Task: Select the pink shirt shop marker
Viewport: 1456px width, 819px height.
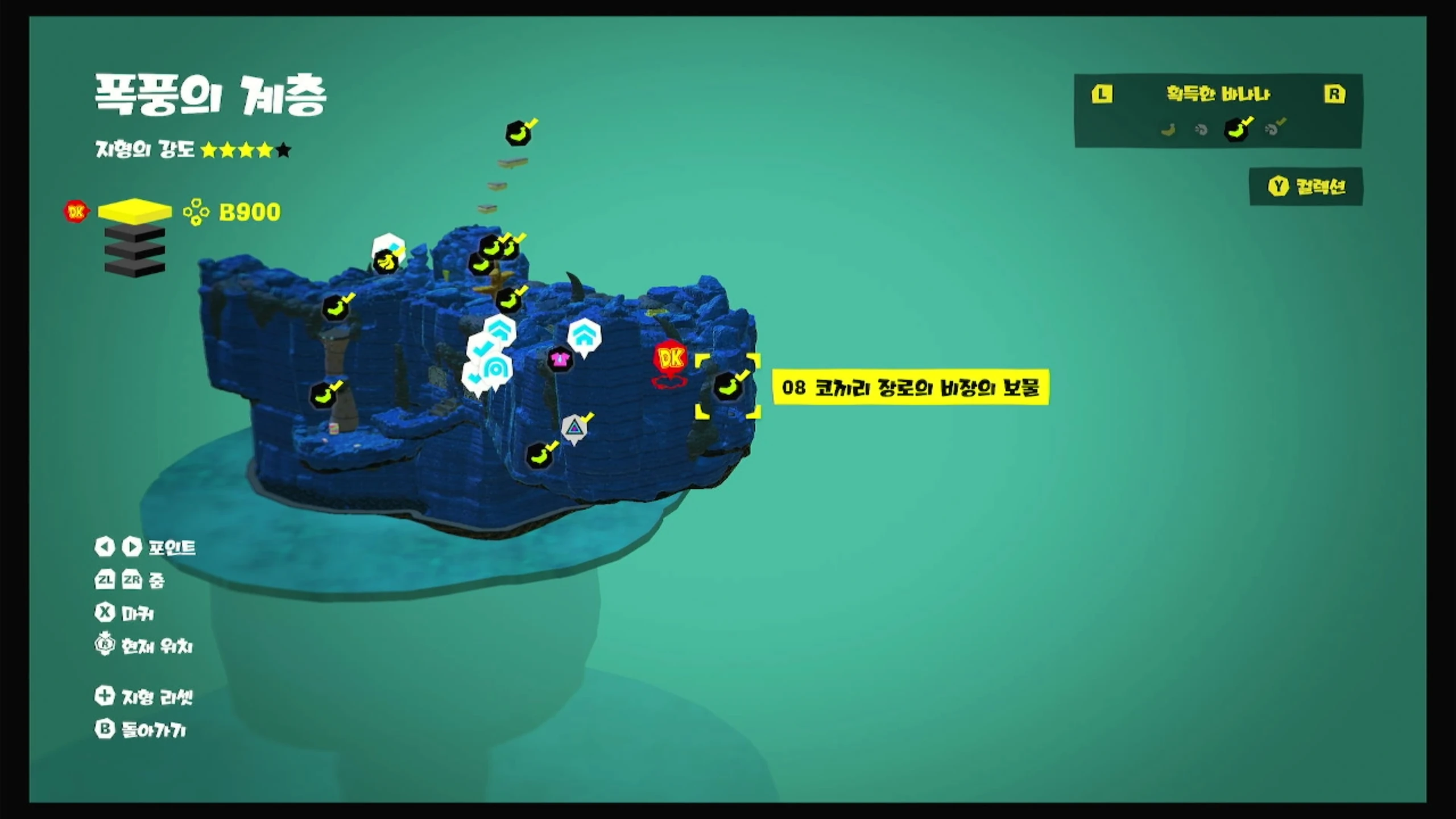Action: (560, 359)
